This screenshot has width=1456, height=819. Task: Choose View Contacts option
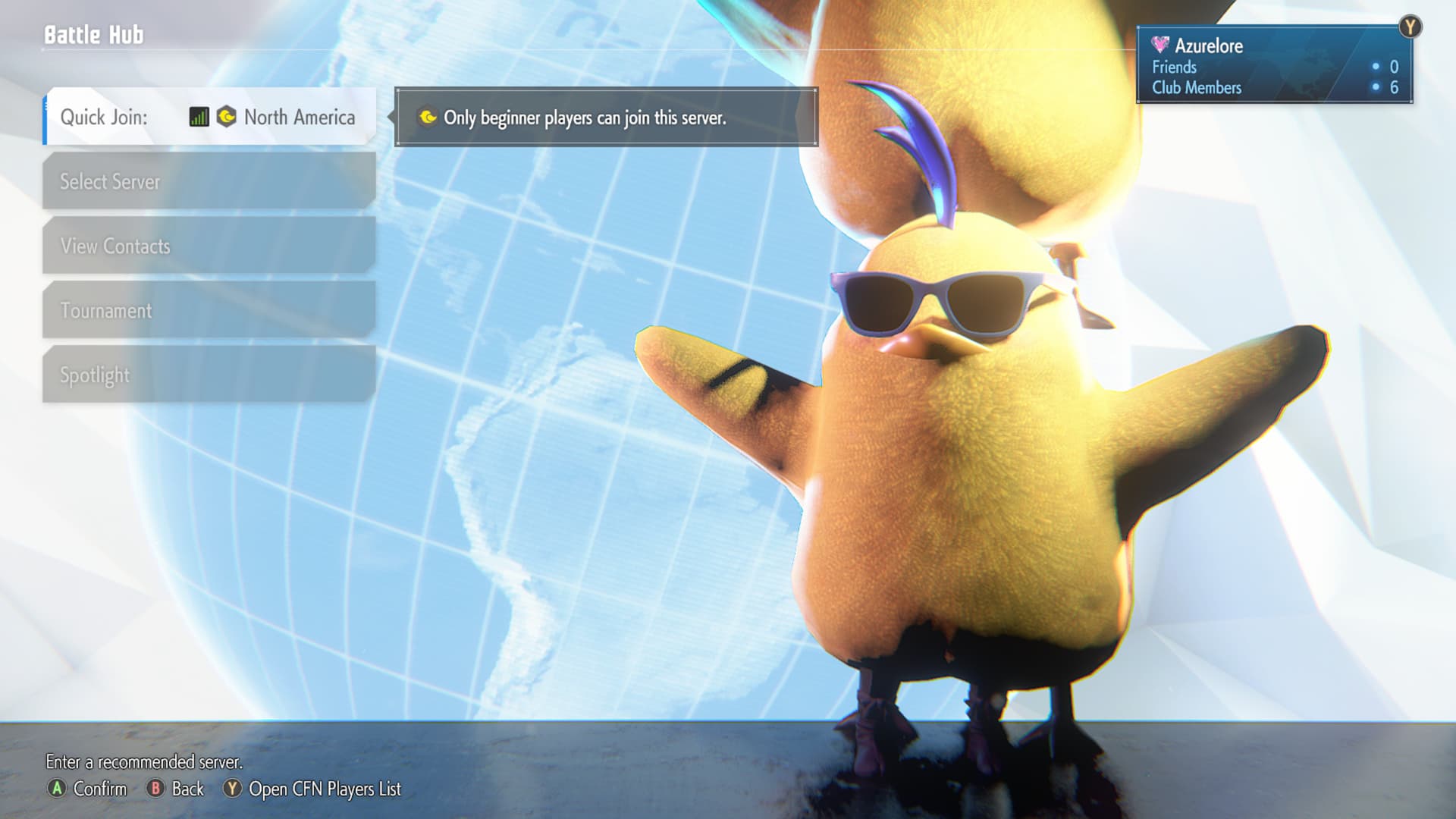click(209, 246)
